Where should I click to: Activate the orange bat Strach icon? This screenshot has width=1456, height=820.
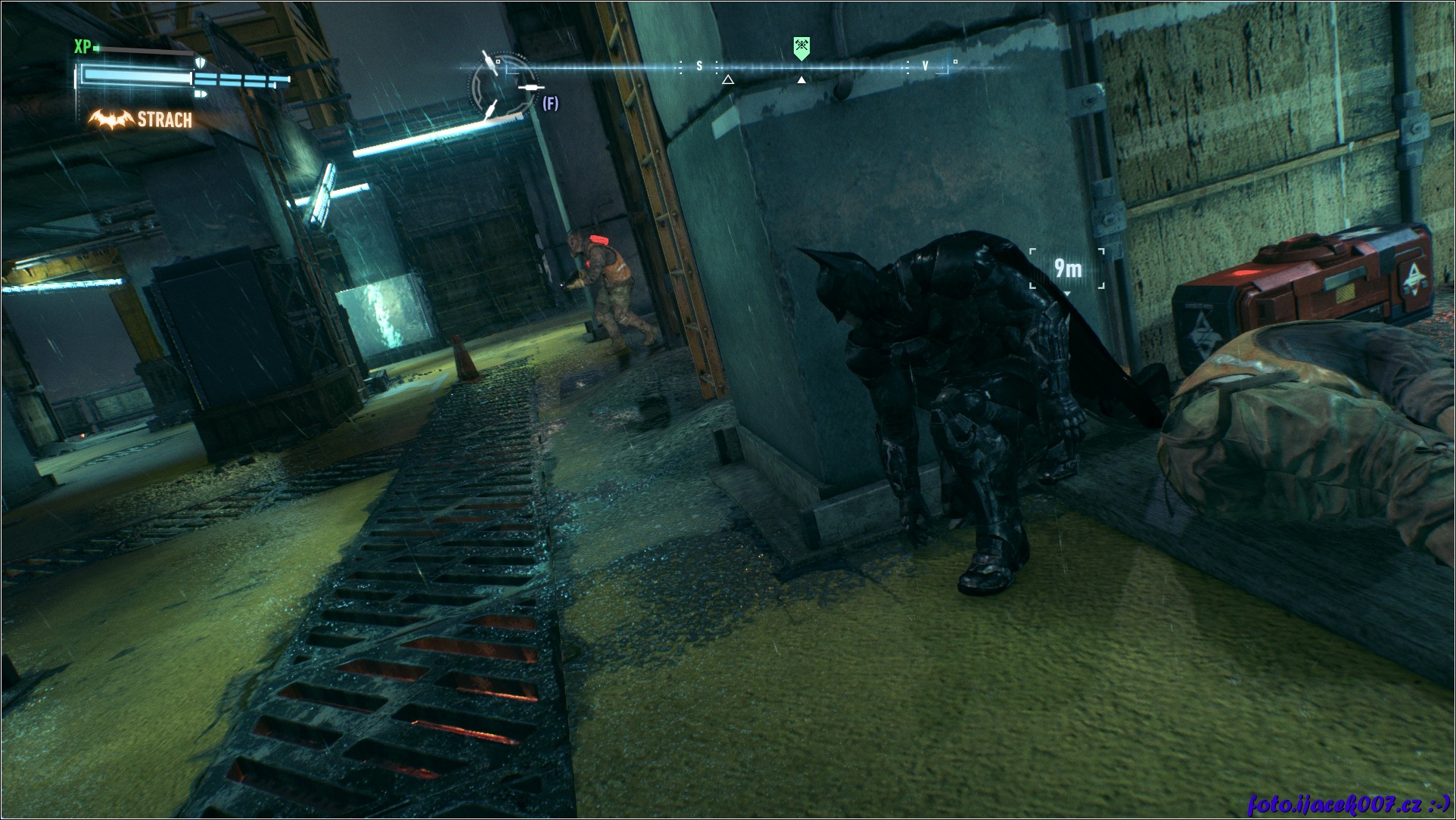(110, 120)
